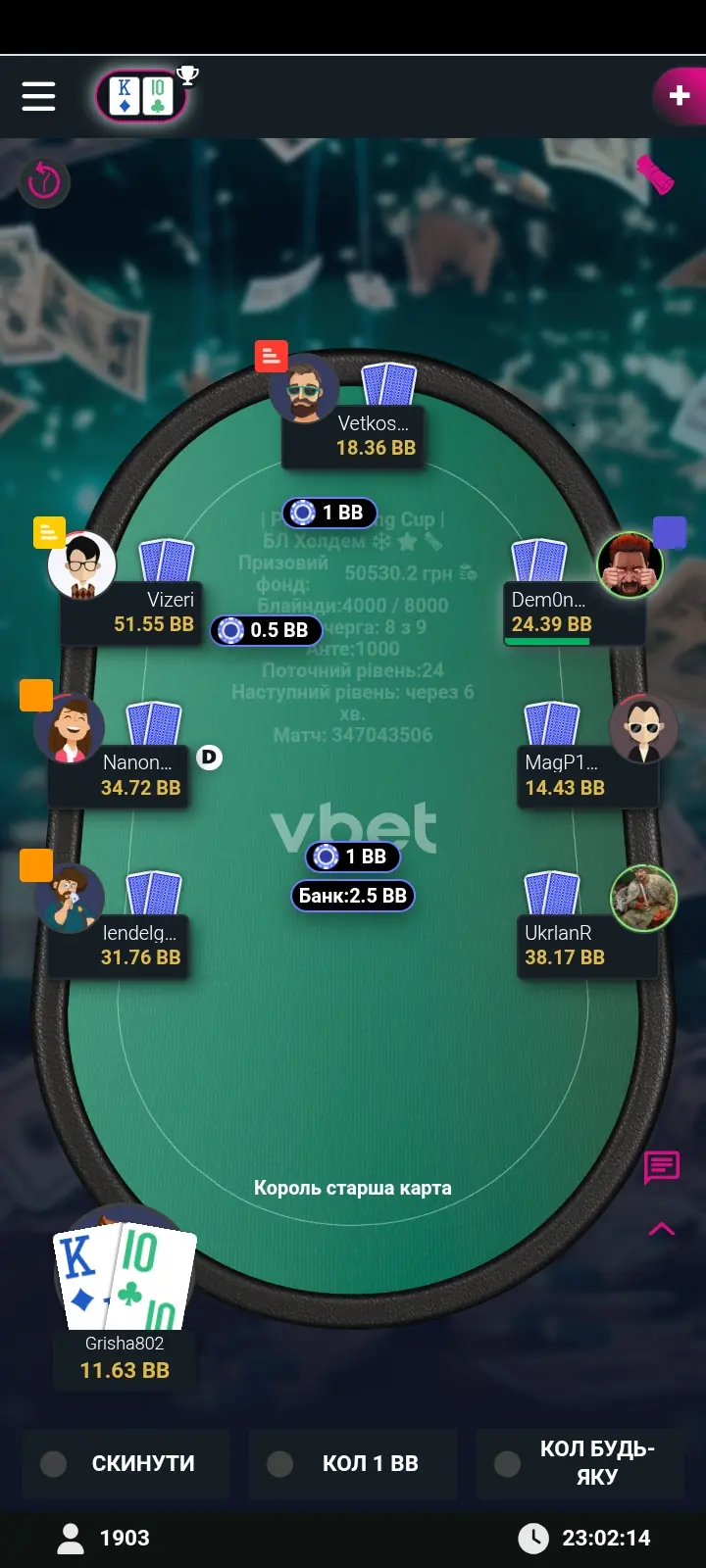Viewport: 706px width, 1568px height.
Task: Open the K-10 tournament table badge
Action: (x=141, y=97)
